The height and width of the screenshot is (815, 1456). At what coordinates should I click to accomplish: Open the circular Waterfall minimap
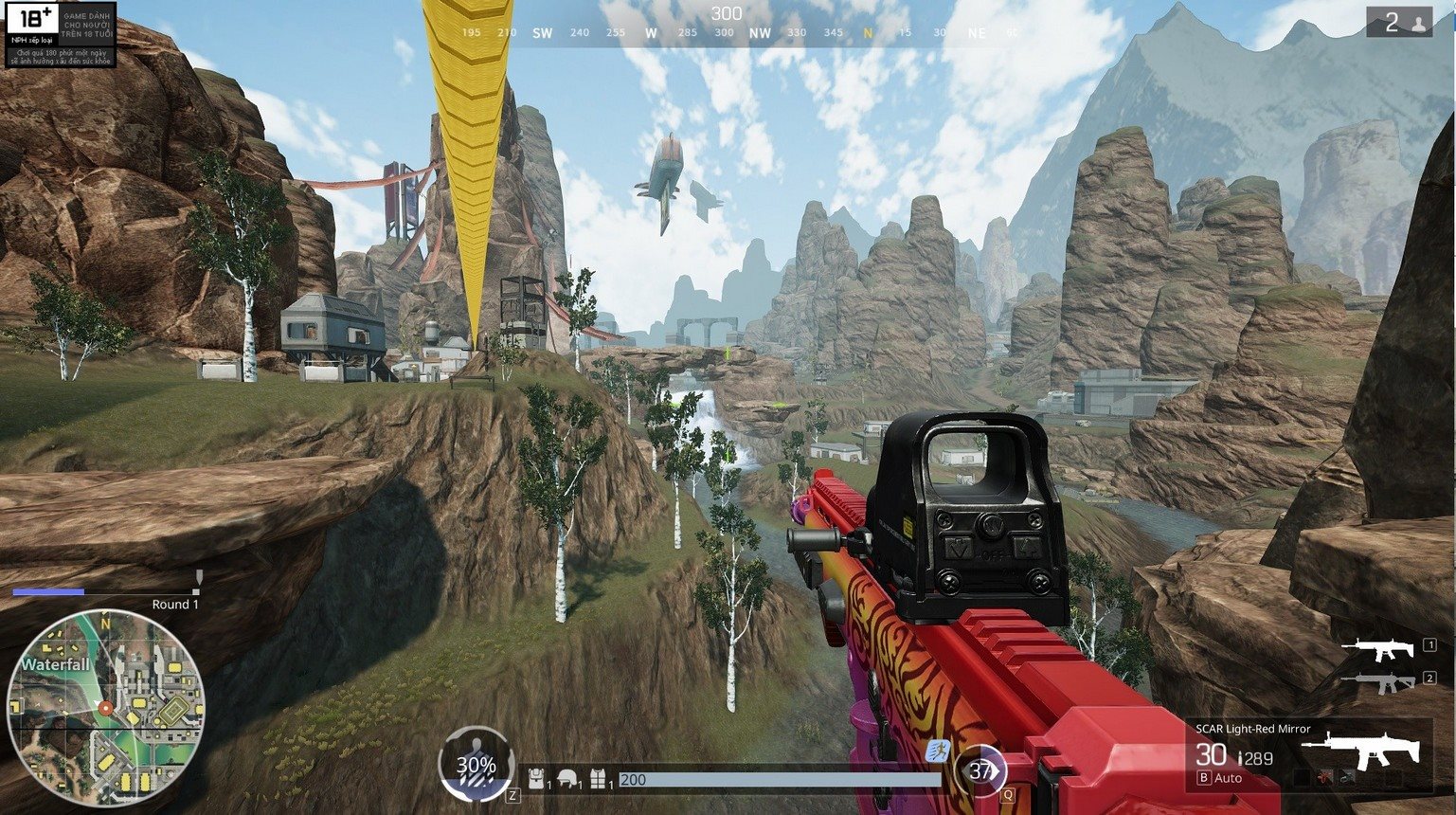pyautogui.click(x=105, y=708)
